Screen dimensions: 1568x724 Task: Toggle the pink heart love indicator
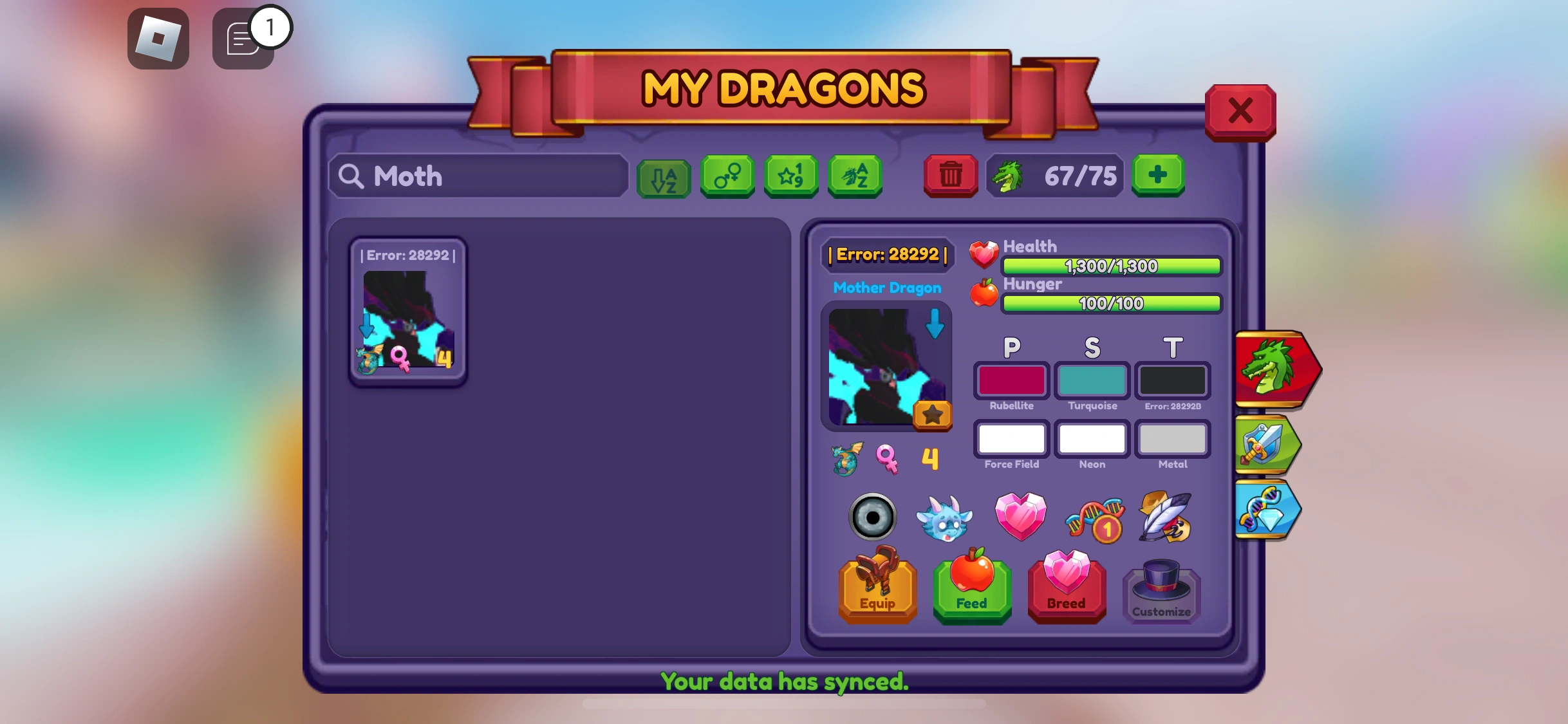coord(1020,517)
